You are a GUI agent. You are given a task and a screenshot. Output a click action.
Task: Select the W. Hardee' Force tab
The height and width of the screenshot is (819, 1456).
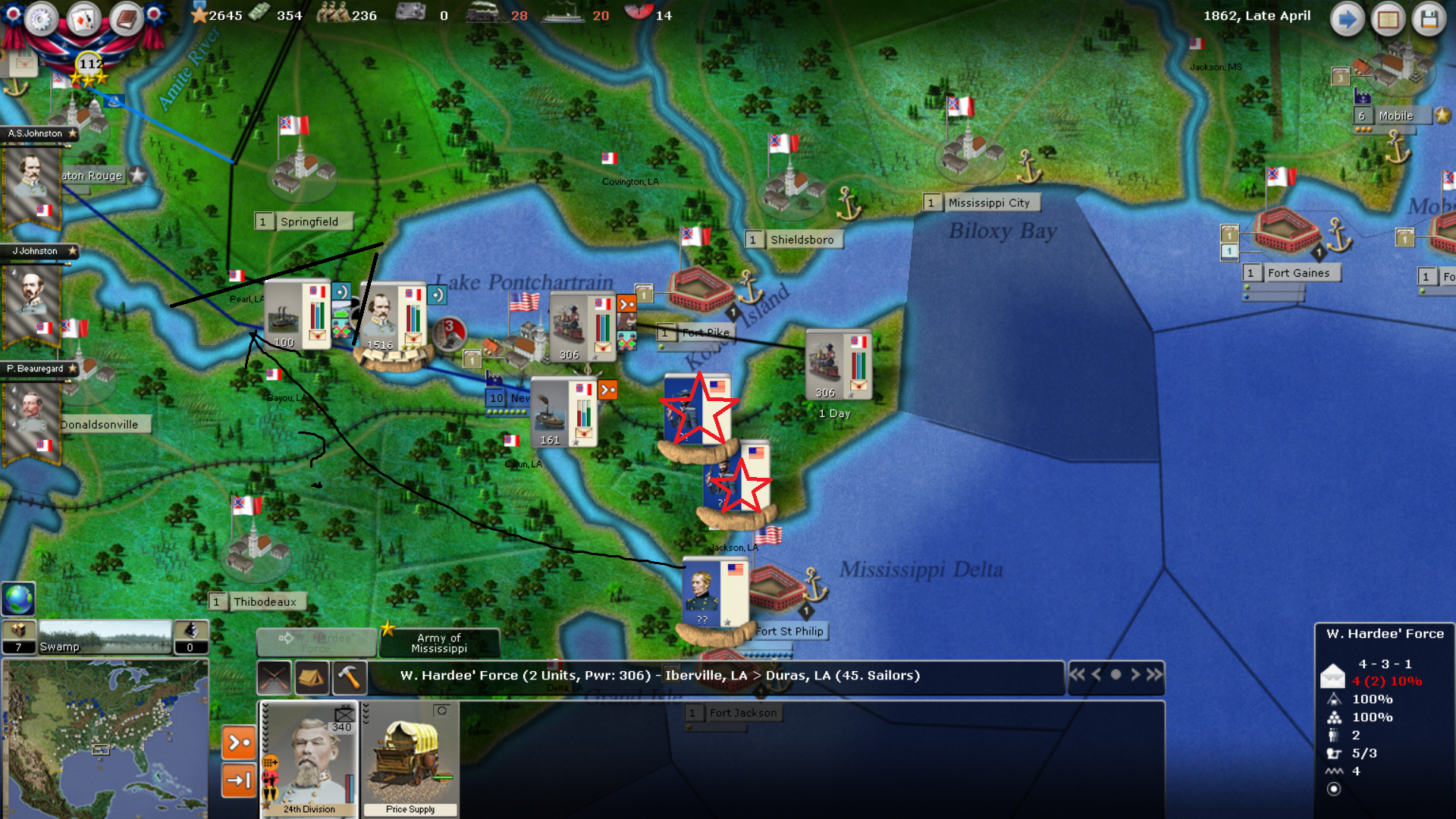(315, 642)
